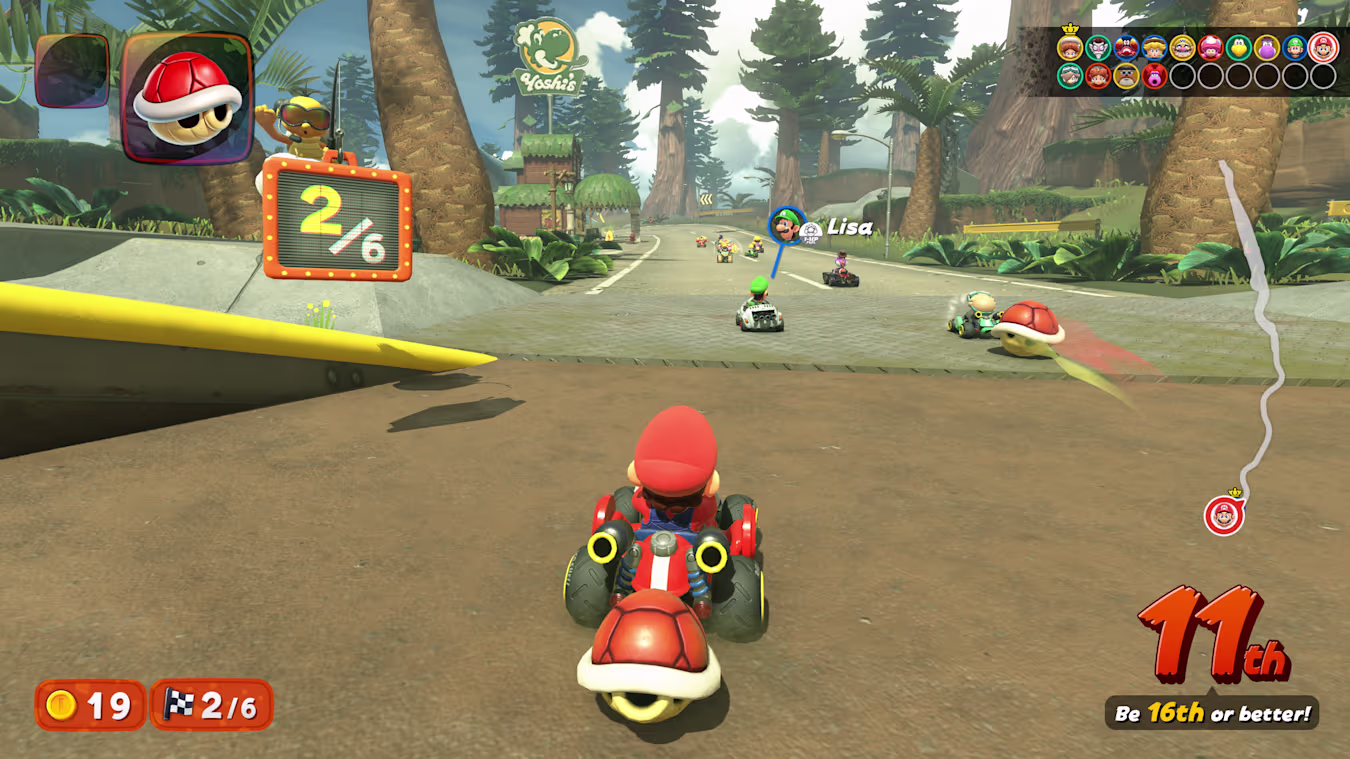Screen dimensions: 1350x759
Task: Click Toadette's portrait in the racer roster
Action: [1211, 47]
